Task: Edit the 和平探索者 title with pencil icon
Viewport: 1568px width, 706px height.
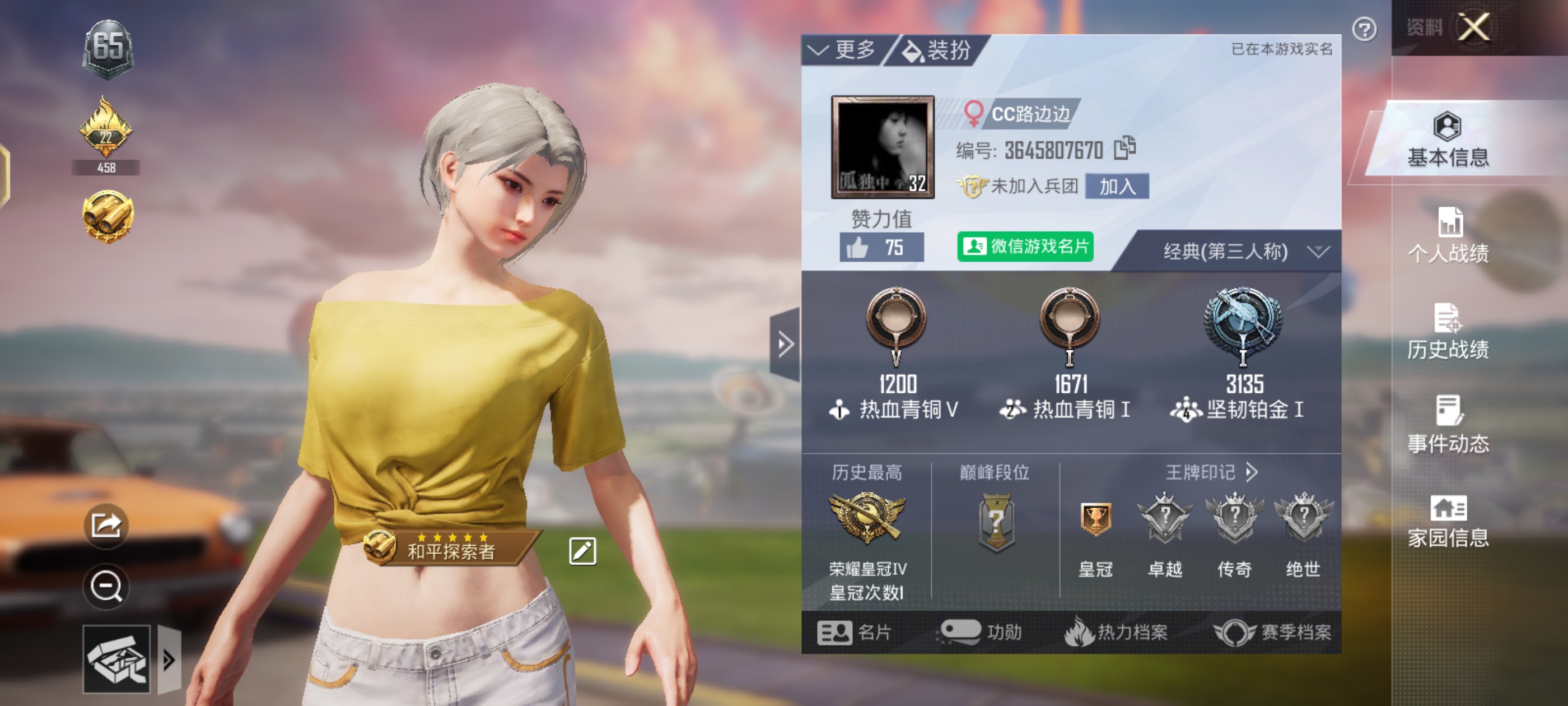Action: coord(582,551)
